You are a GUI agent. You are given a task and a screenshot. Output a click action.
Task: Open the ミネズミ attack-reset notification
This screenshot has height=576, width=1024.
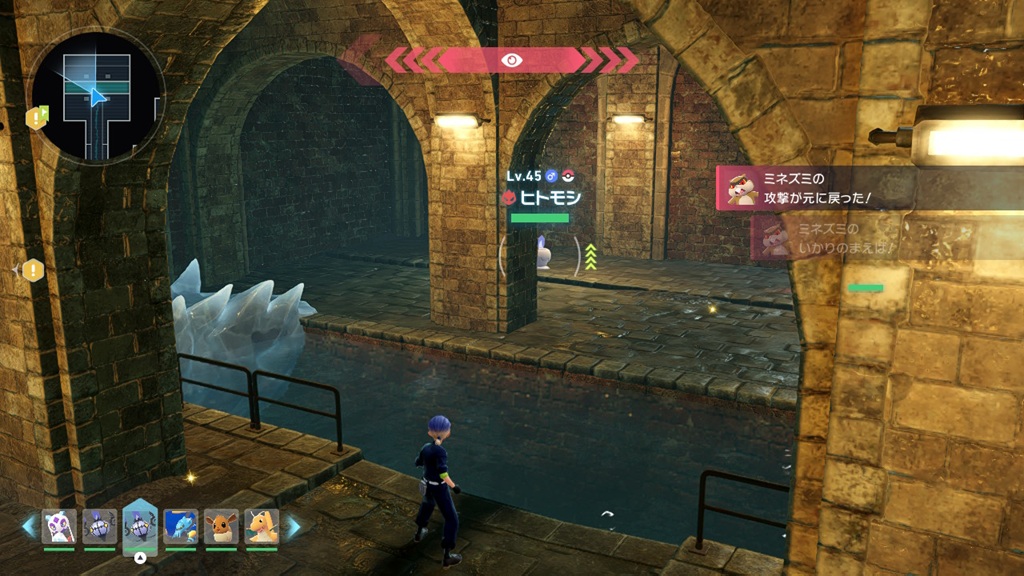820,187
